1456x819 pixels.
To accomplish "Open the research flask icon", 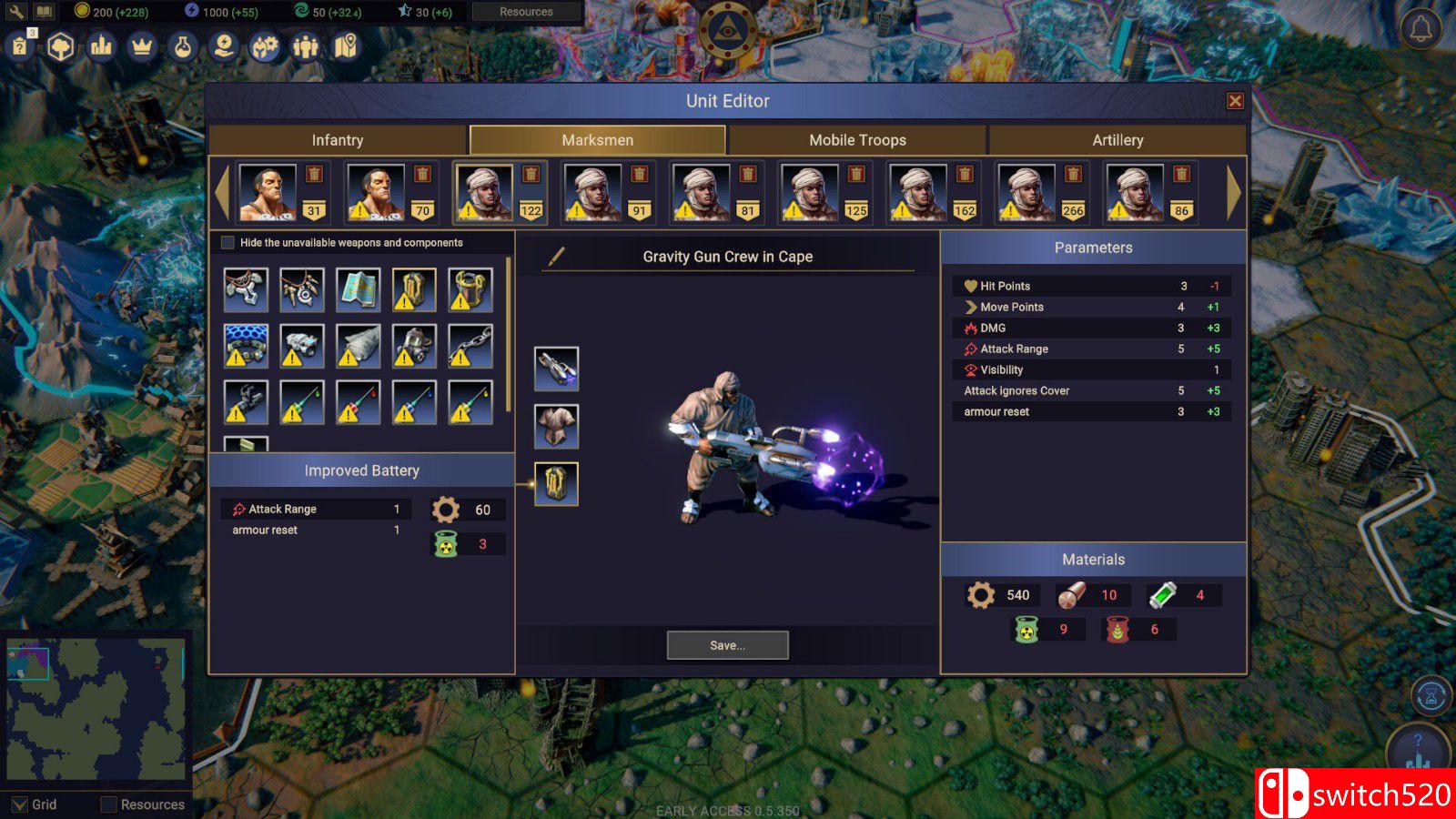I will click(x=183, y=46).
